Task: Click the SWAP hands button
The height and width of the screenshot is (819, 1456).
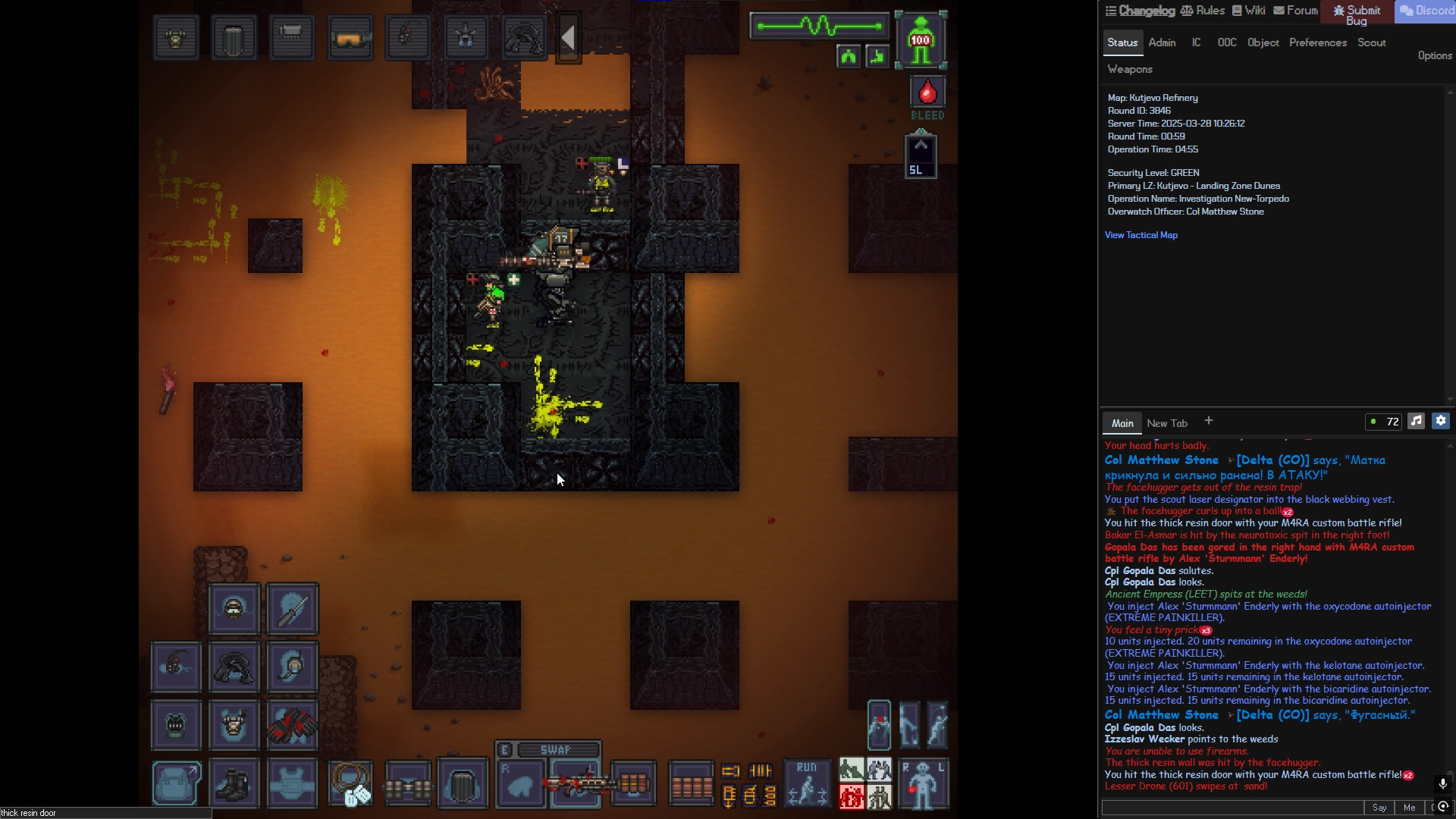Action: click(x=554, y=750)
